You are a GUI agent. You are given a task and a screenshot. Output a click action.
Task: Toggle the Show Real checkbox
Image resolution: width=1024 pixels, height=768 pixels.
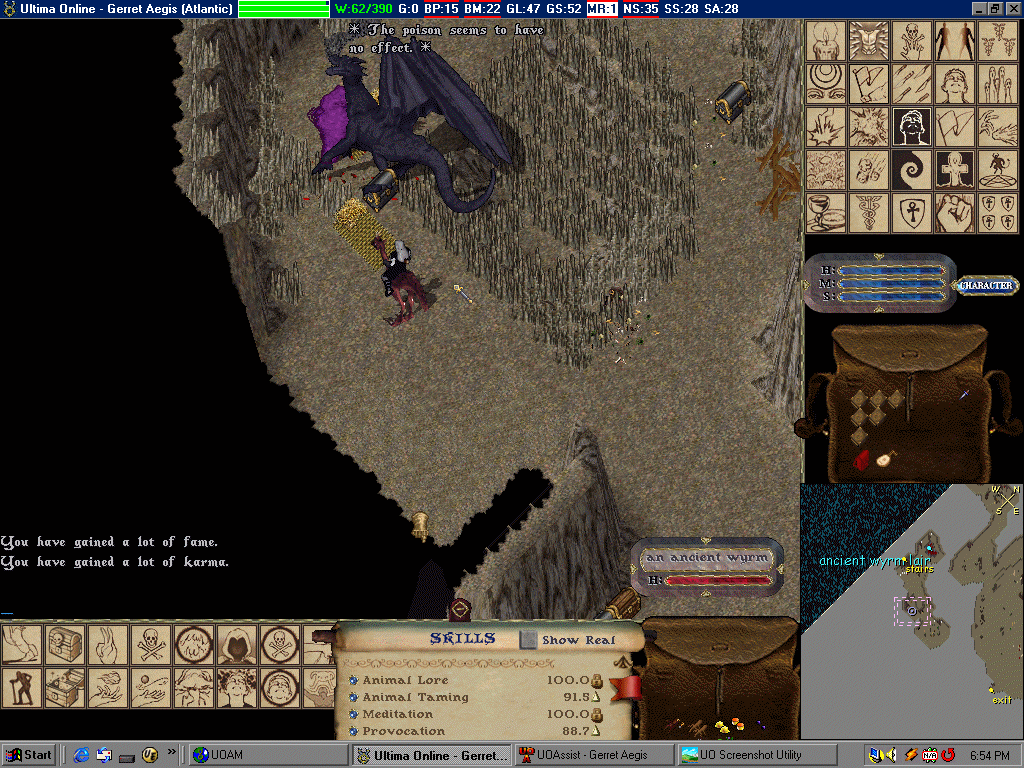[528, 640]
